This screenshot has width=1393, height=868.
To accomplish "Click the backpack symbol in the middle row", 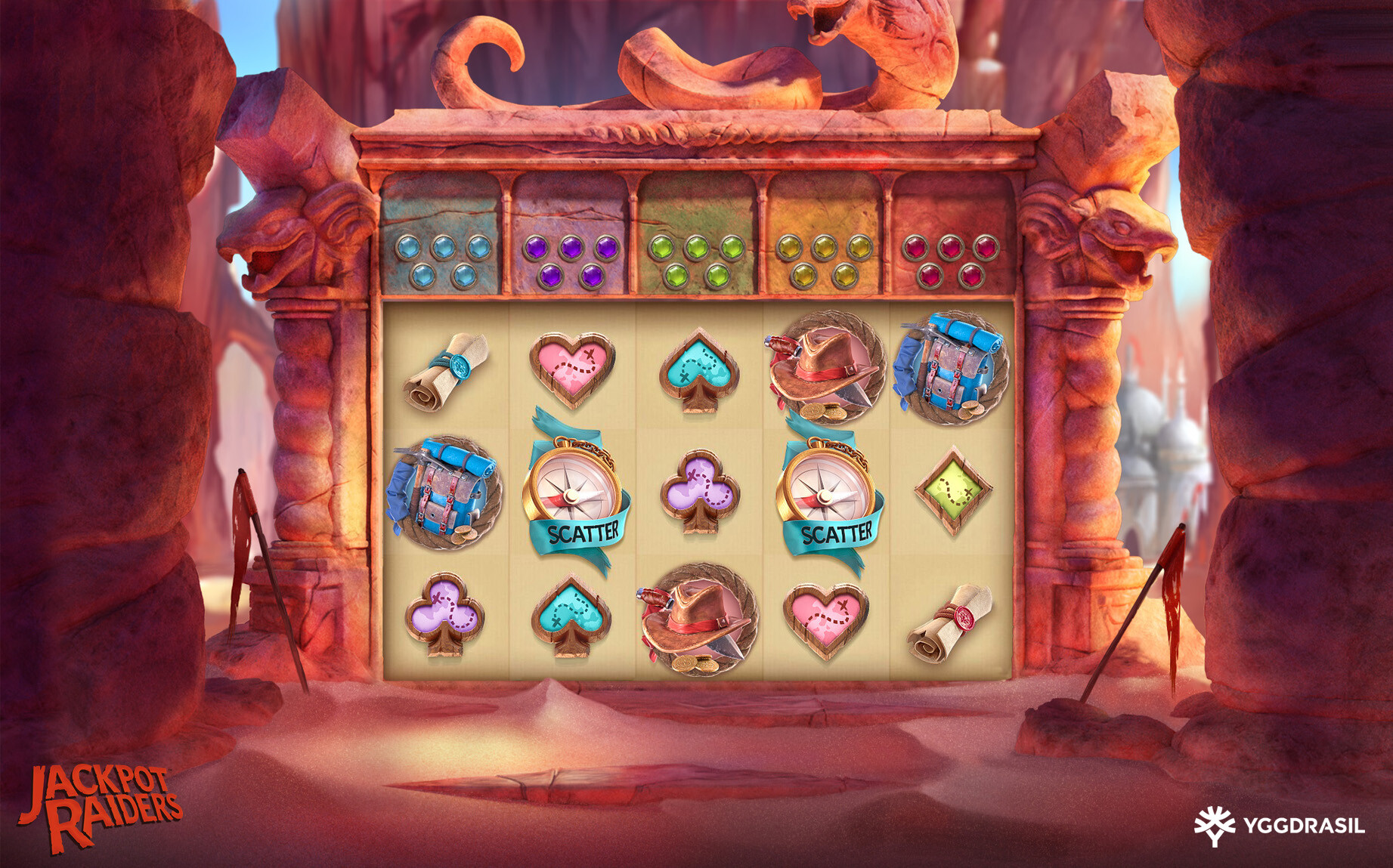I will [x=445, y=495].
